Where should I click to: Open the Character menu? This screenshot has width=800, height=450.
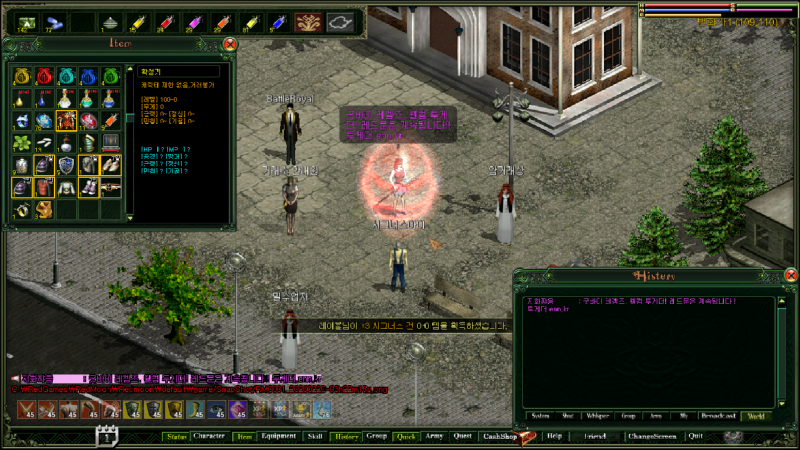(210, 437)
